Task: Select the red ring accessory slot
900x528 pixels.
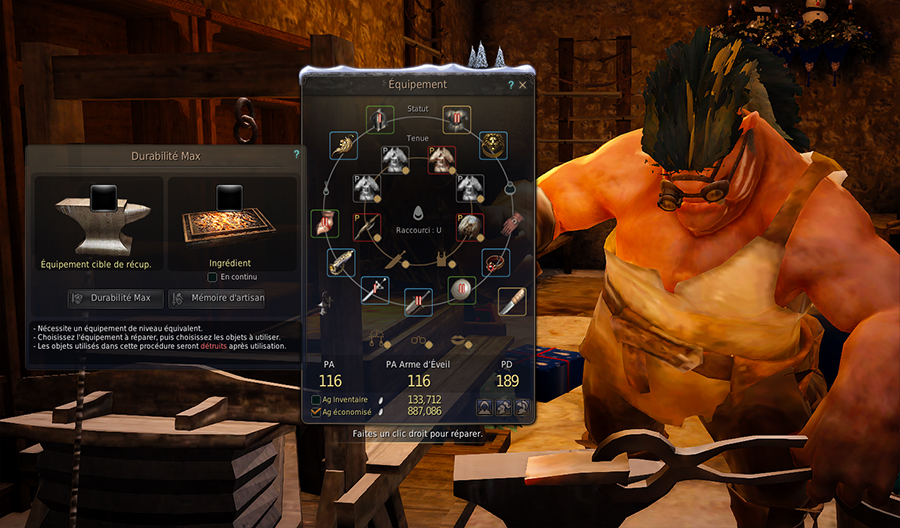Action: click(x=497, y=264)
